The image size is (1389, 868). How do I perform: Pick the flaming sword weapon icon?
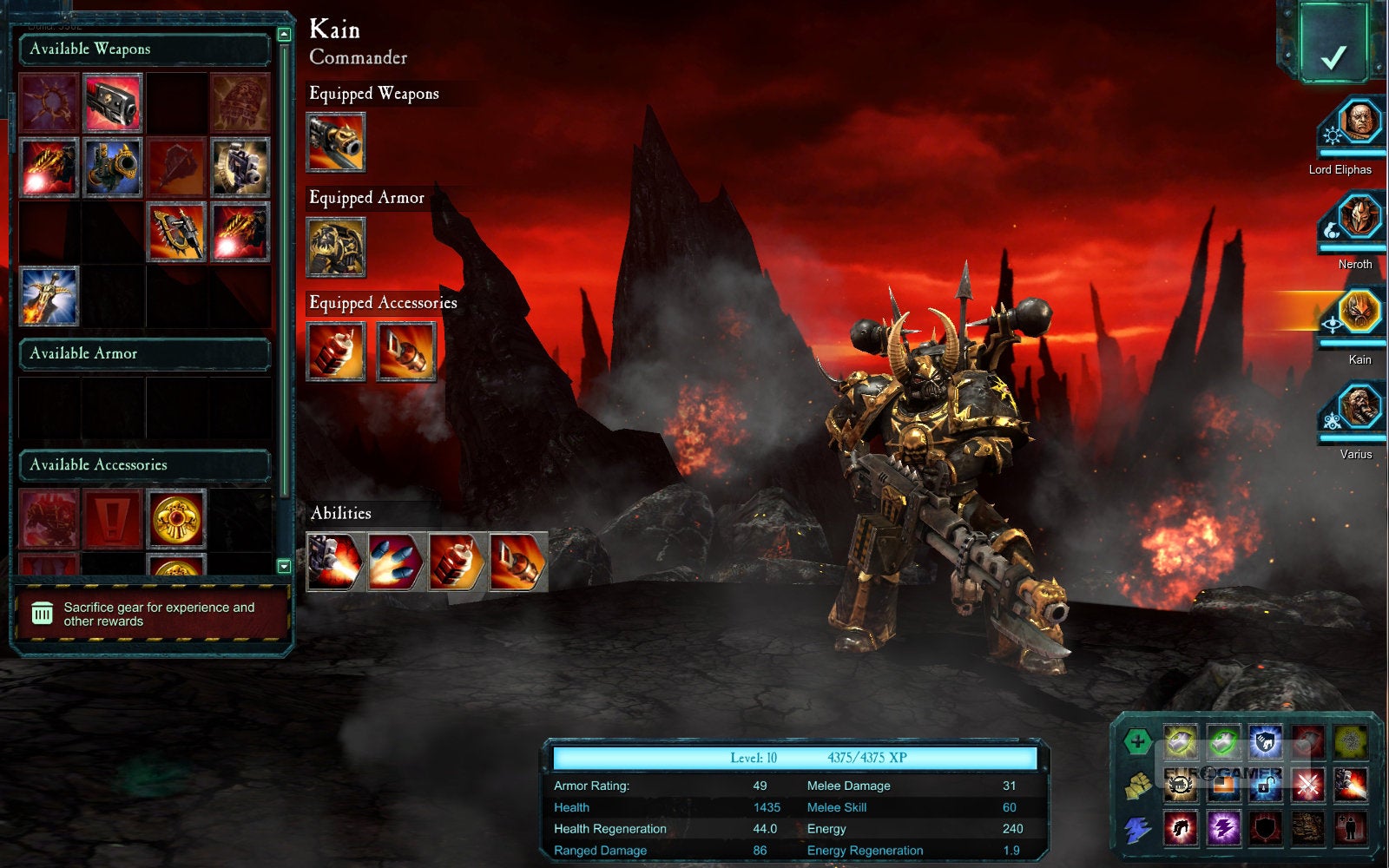click(49, 296)
